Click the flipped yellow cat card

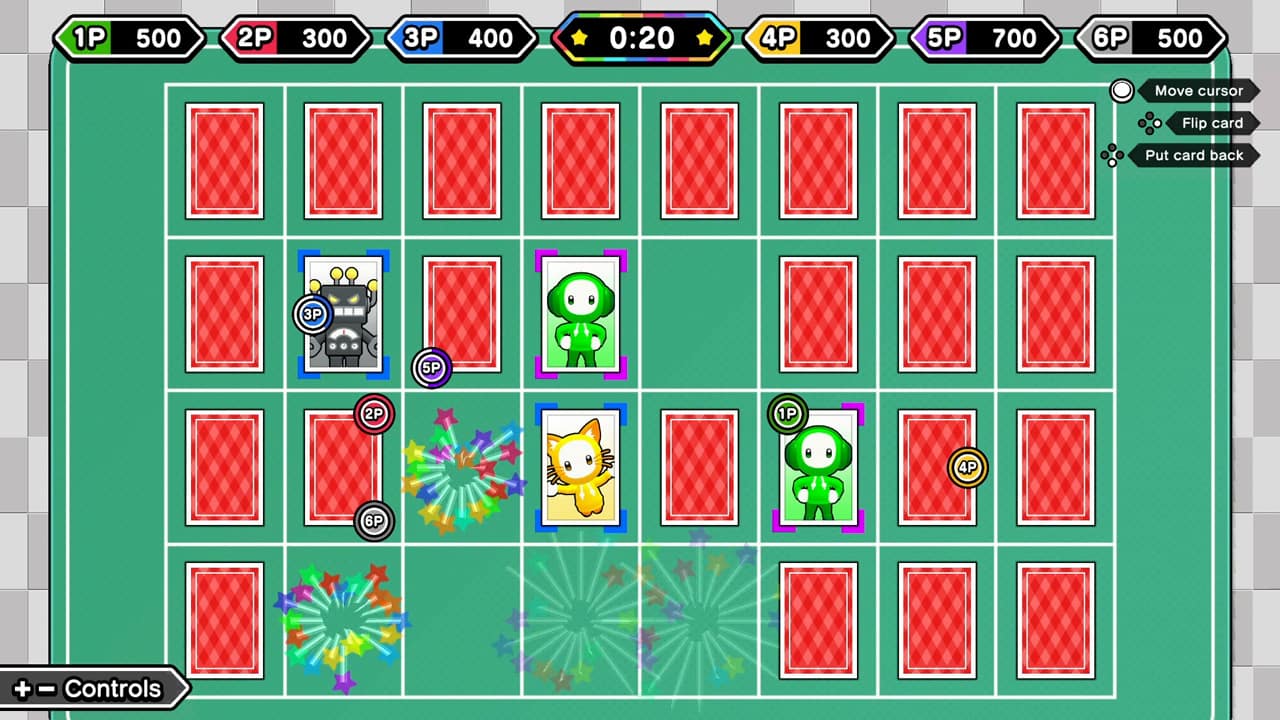click(580, 466)
